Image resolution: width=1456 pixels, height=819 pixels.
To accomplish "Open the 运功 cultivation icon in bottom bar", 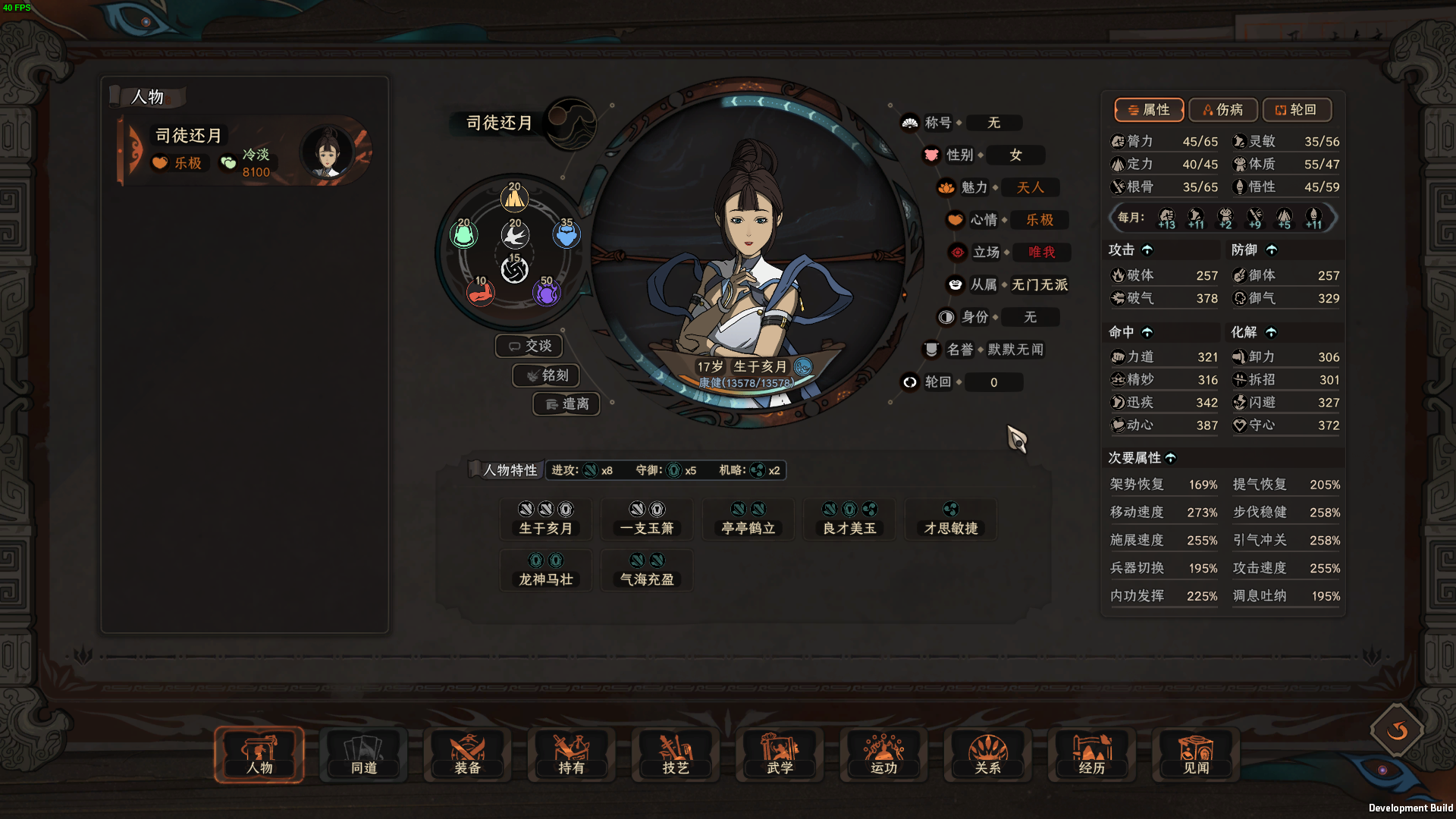I will (x=883, y=755).
